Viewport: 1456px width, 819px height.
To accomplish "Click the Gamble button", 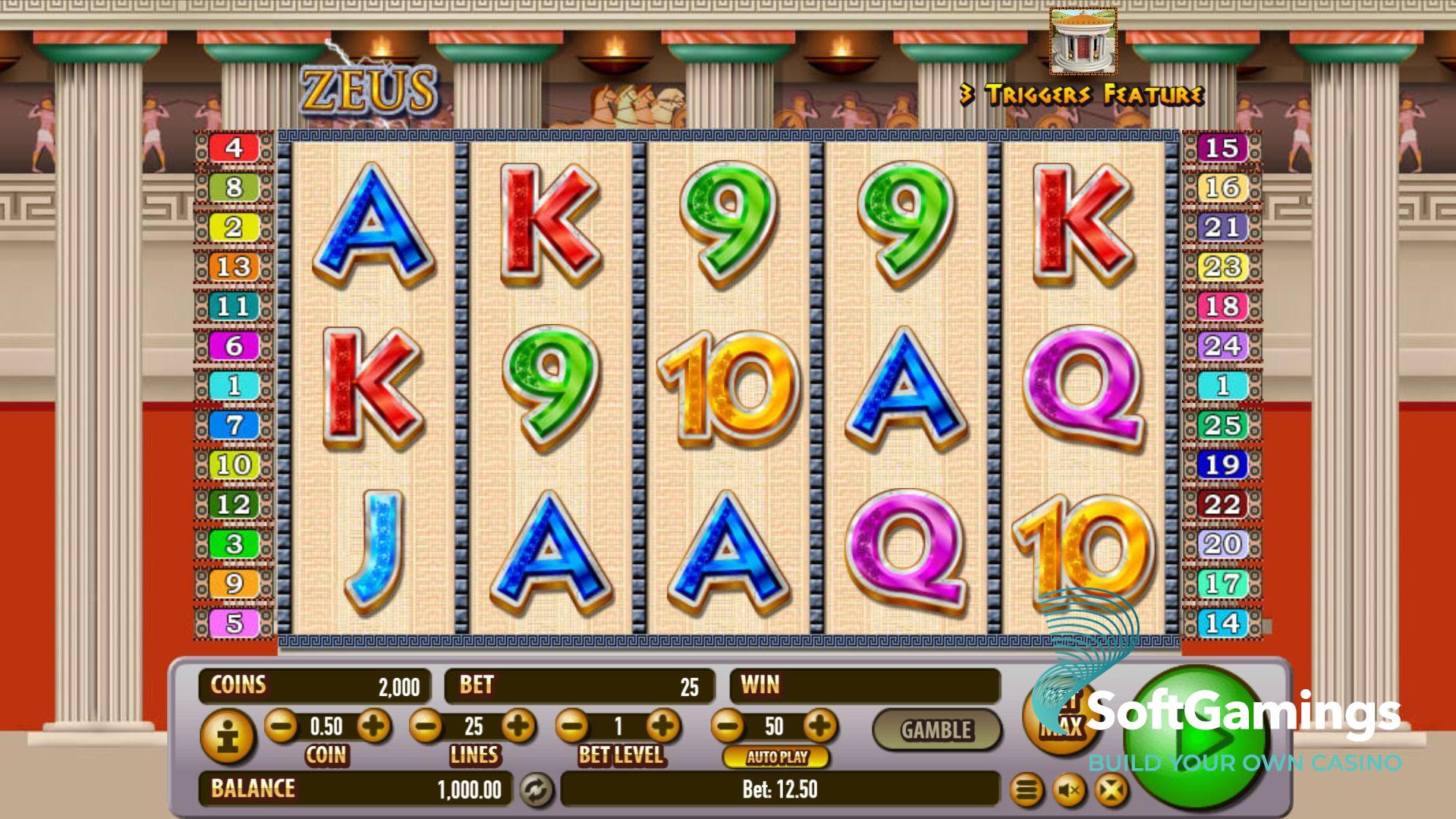I will point(936,730).
